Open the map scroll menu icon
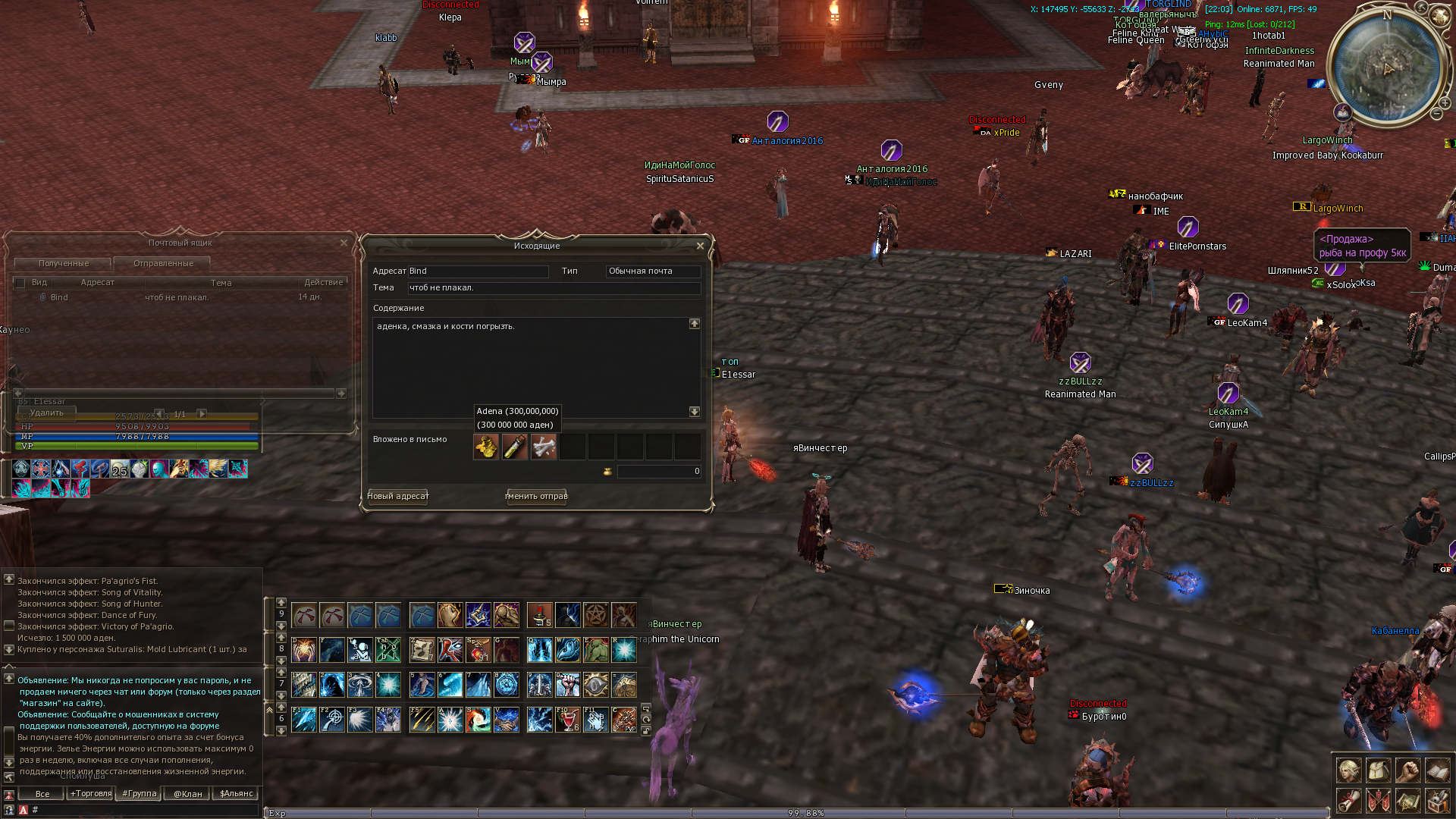 coord(1407,800)
